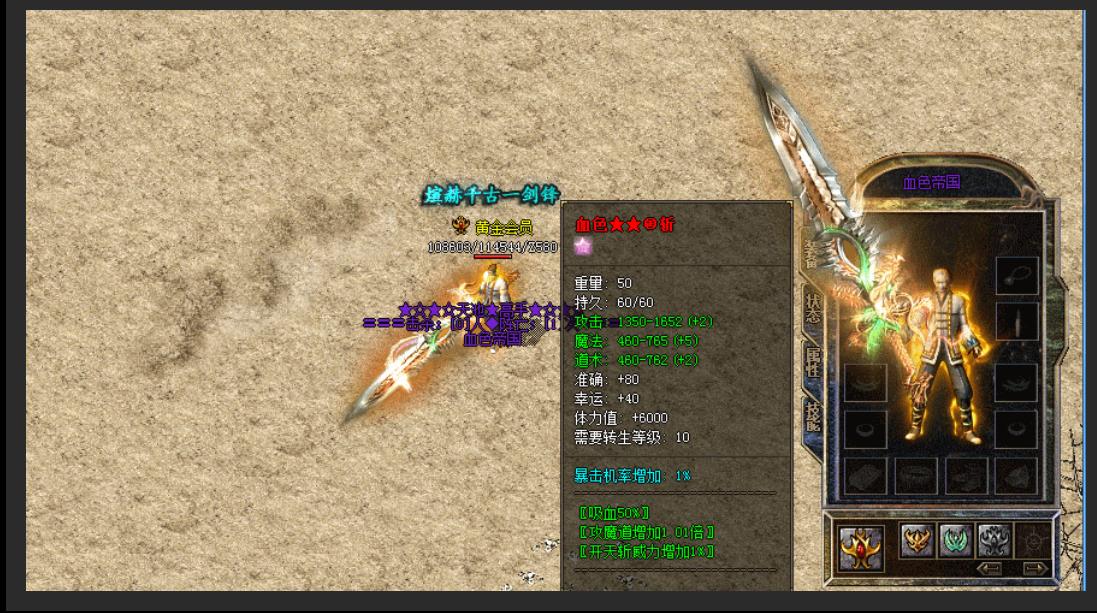Select the small gold winged emblem
This screenshot has width=1097, height=613.
tap(917, 540)
